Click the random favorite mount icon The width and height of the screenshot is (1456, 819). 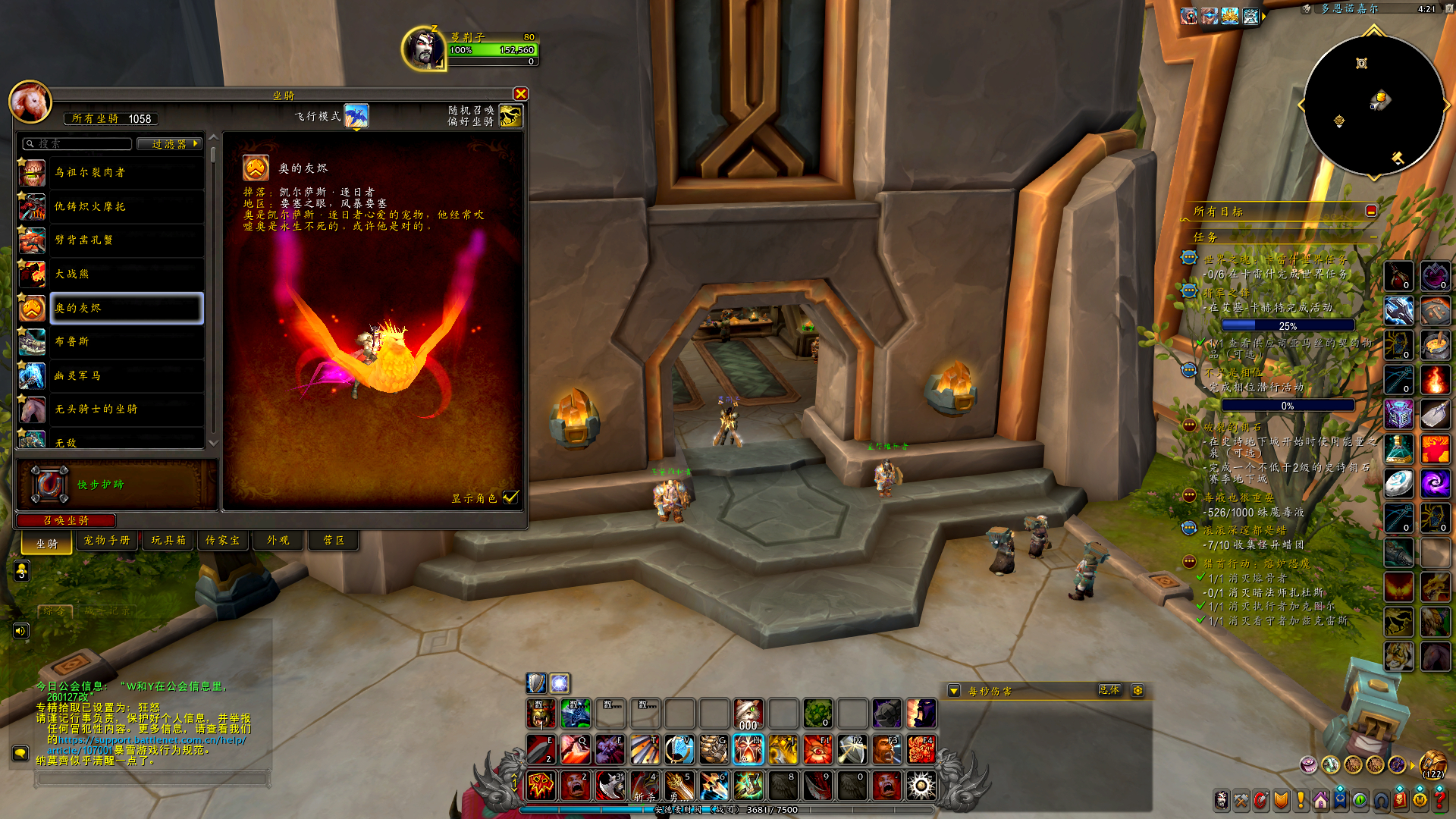click(x=510, y=116)
